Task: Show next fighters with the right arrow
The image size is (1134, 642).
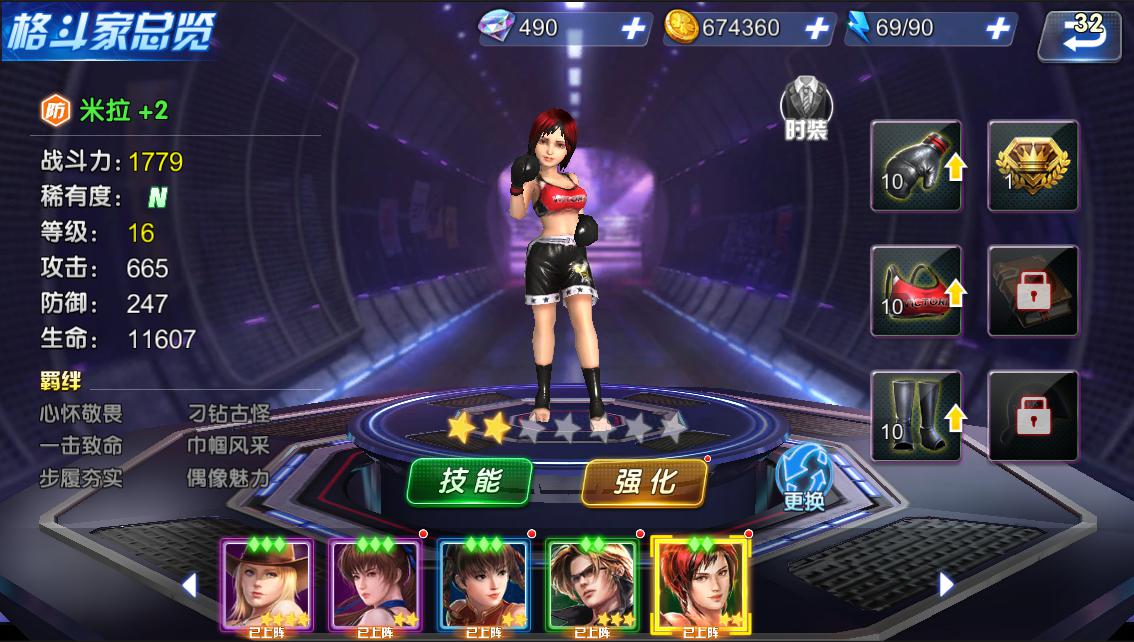Action: pos(946,584)
